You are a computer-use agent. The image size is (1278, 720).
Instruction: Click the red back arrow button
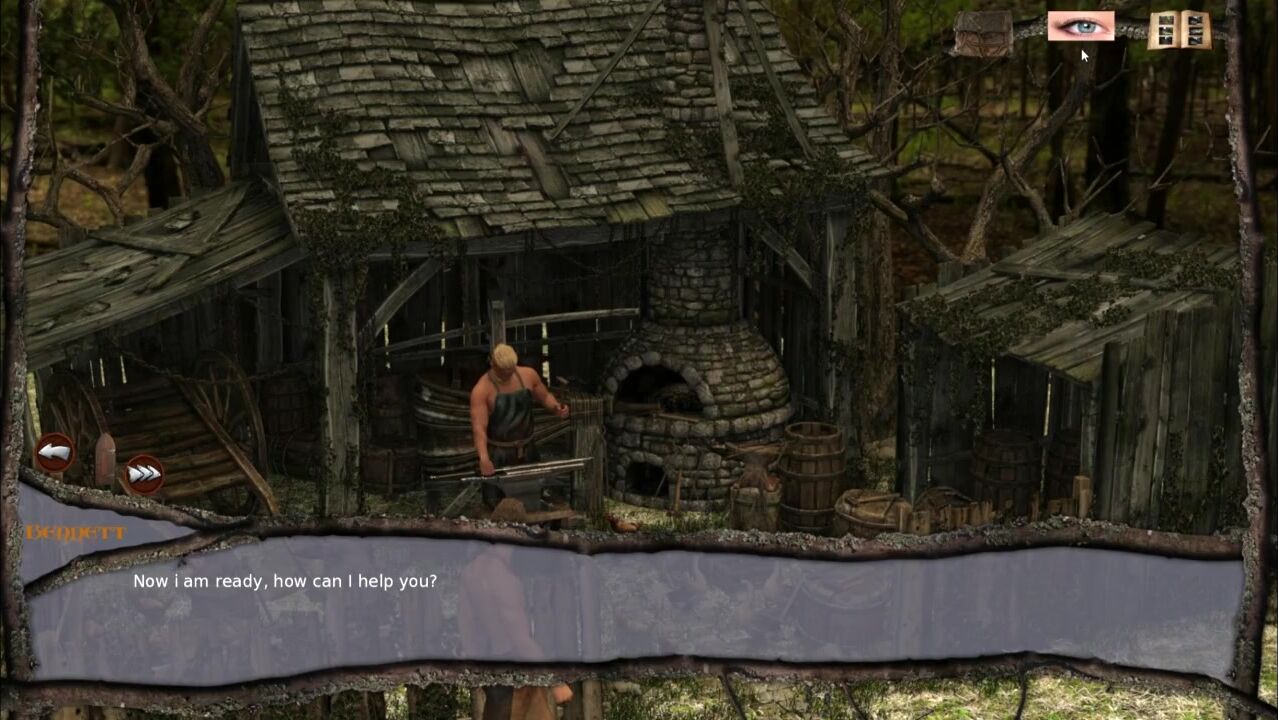(x=55, y=452)
